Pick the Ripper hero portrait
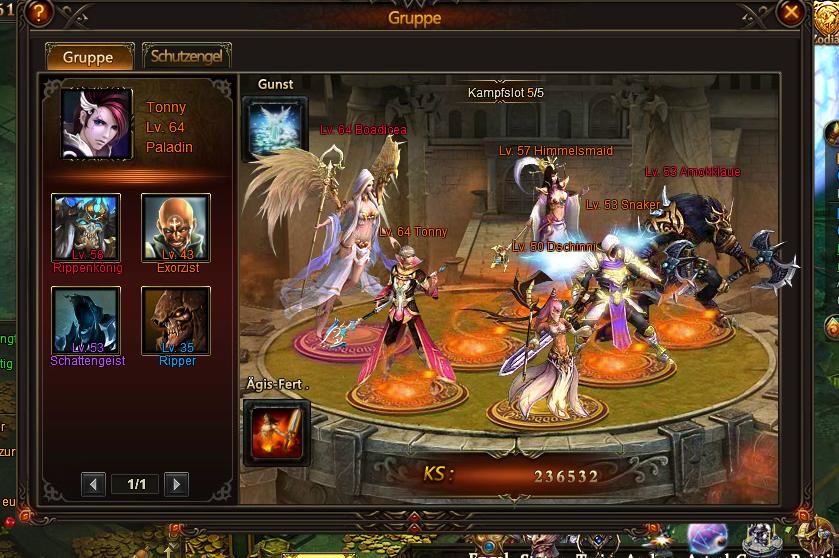 176,320
